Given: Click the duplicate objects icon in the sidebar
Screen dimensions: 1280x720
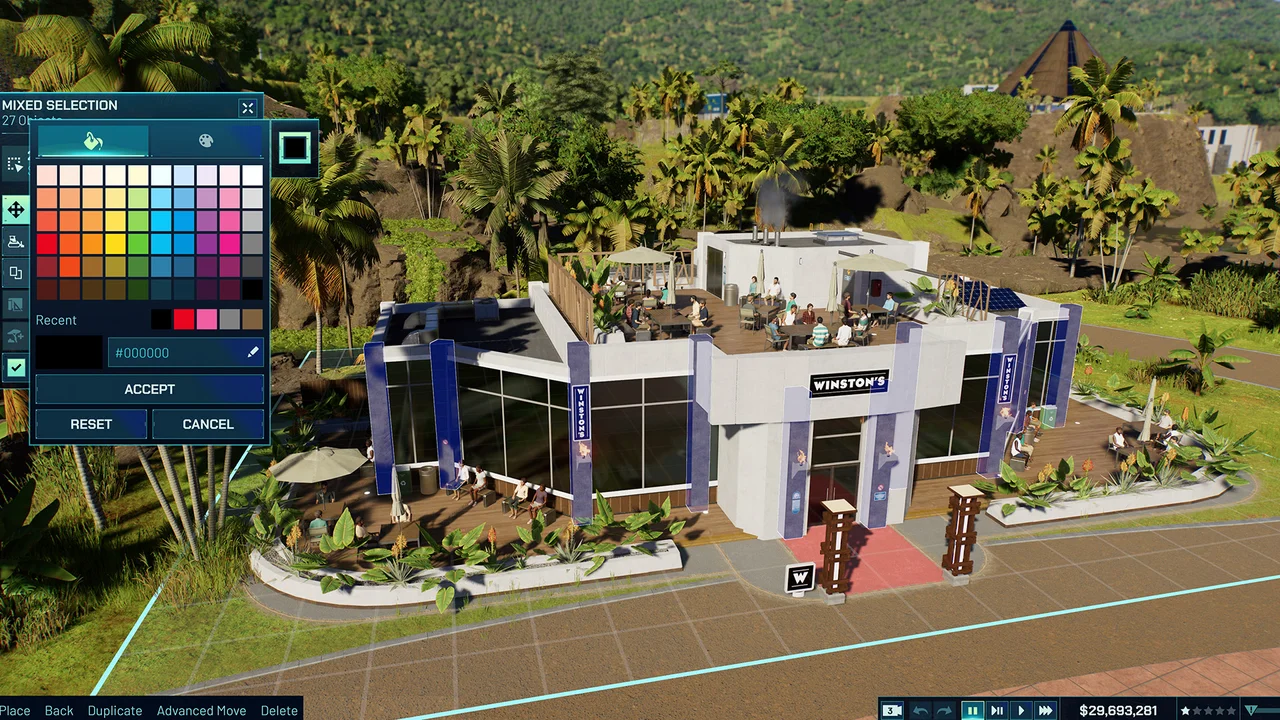Looking at the screenshot, I should point(15,273).
